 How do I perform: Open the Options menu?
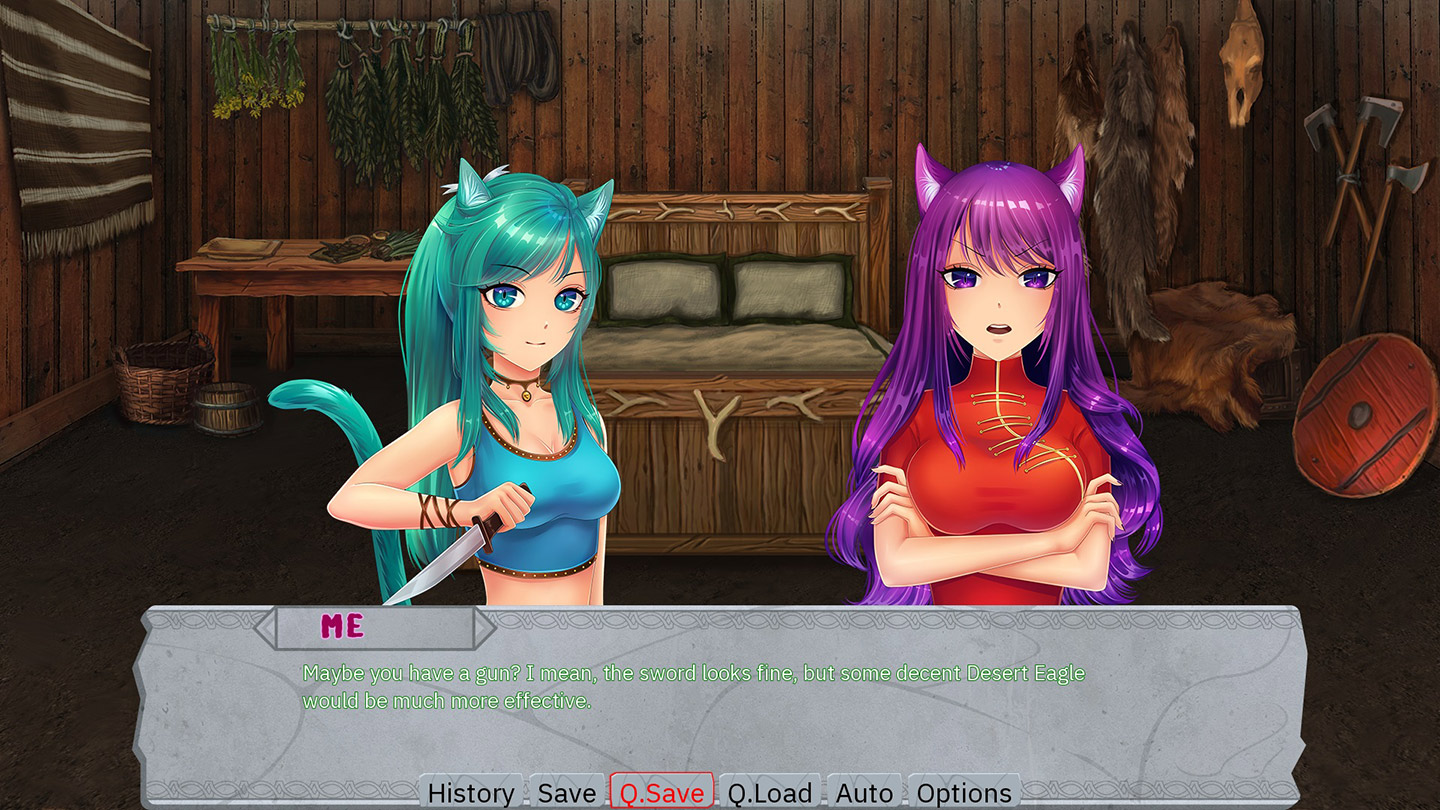964,792
